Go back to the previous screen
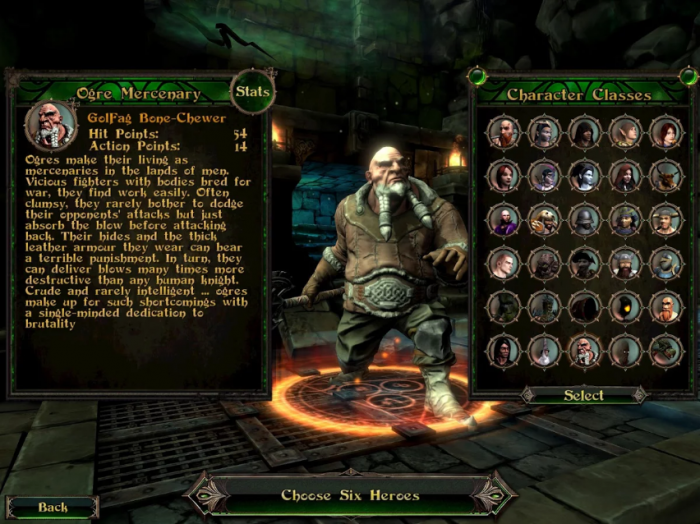This screenshot has height=524, width=700. click(53, 507)
